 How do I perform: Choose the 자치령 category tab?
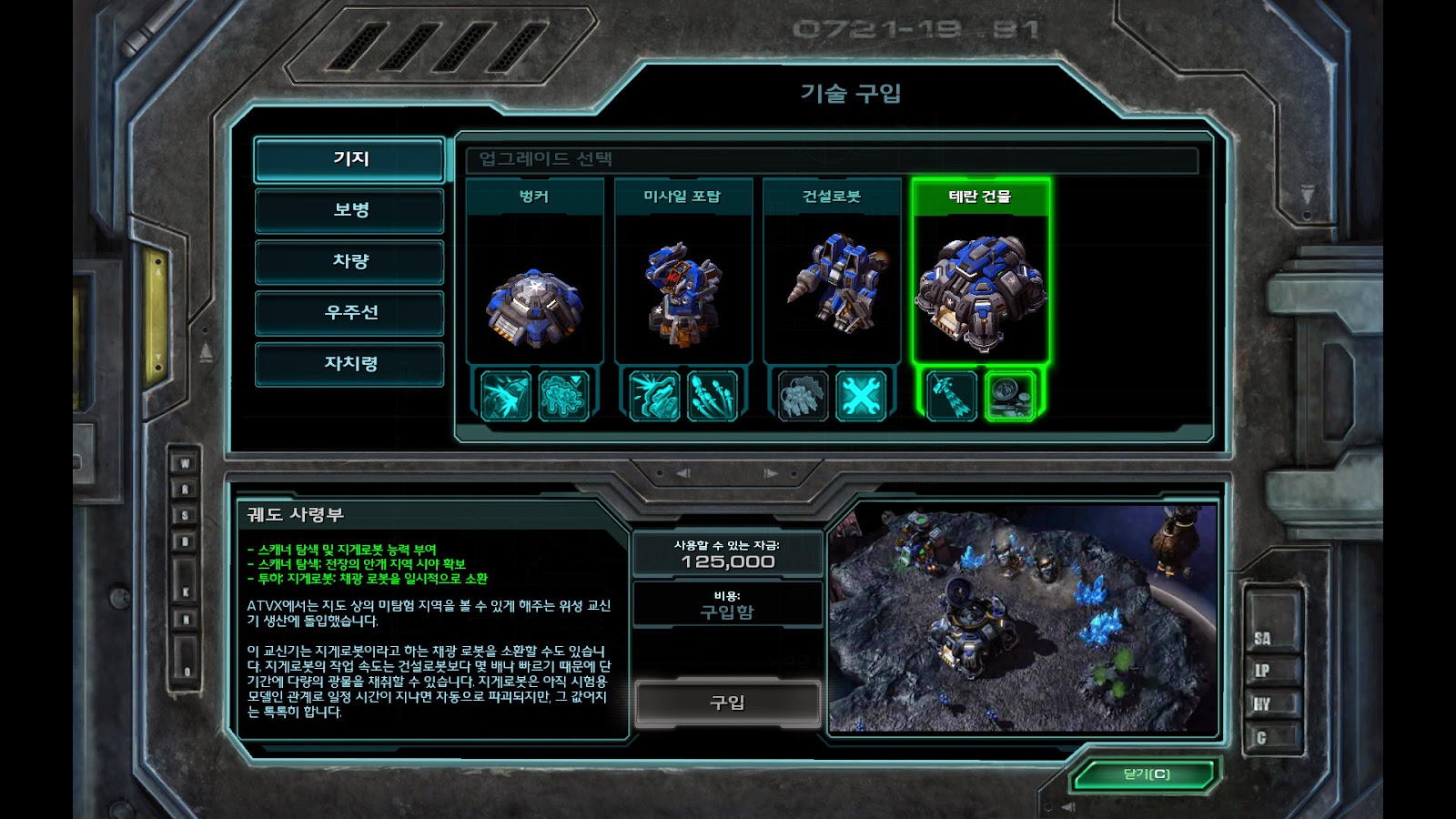pyautogui.click(x=349, y=364)
